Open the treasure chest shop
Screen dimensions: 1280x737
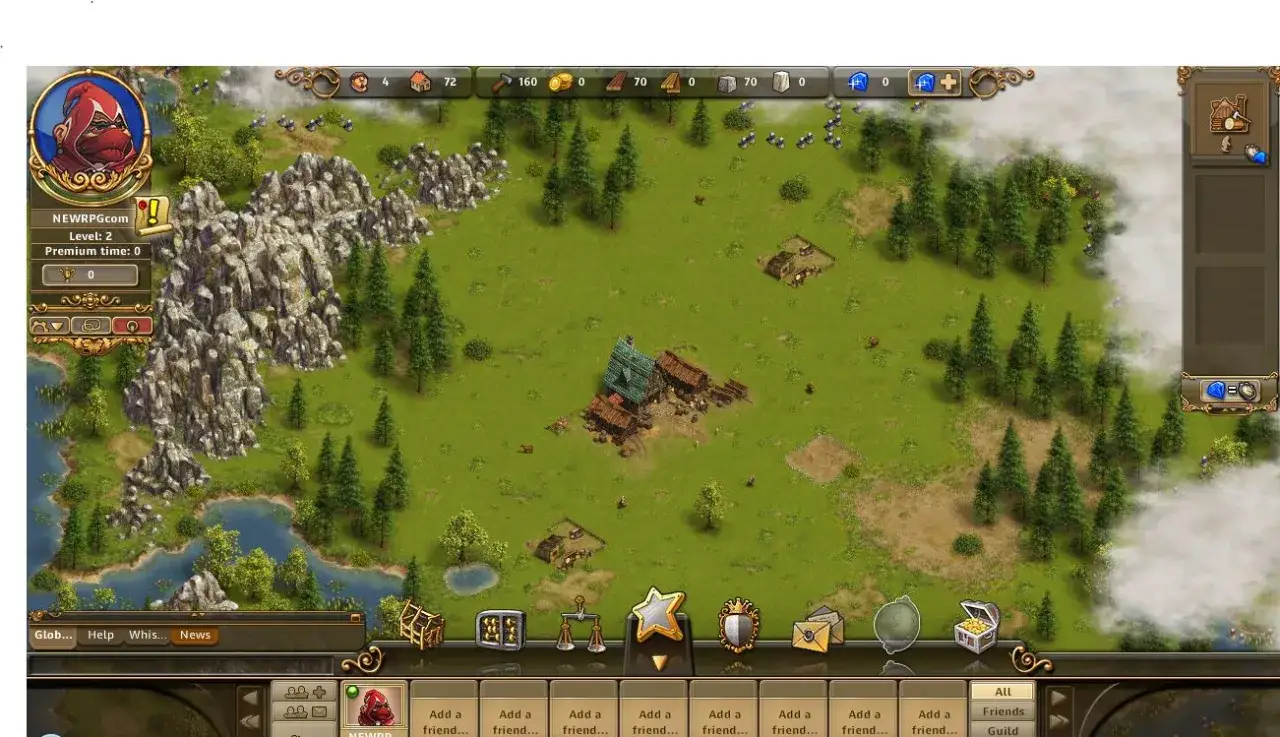click(x=977, y=626)
